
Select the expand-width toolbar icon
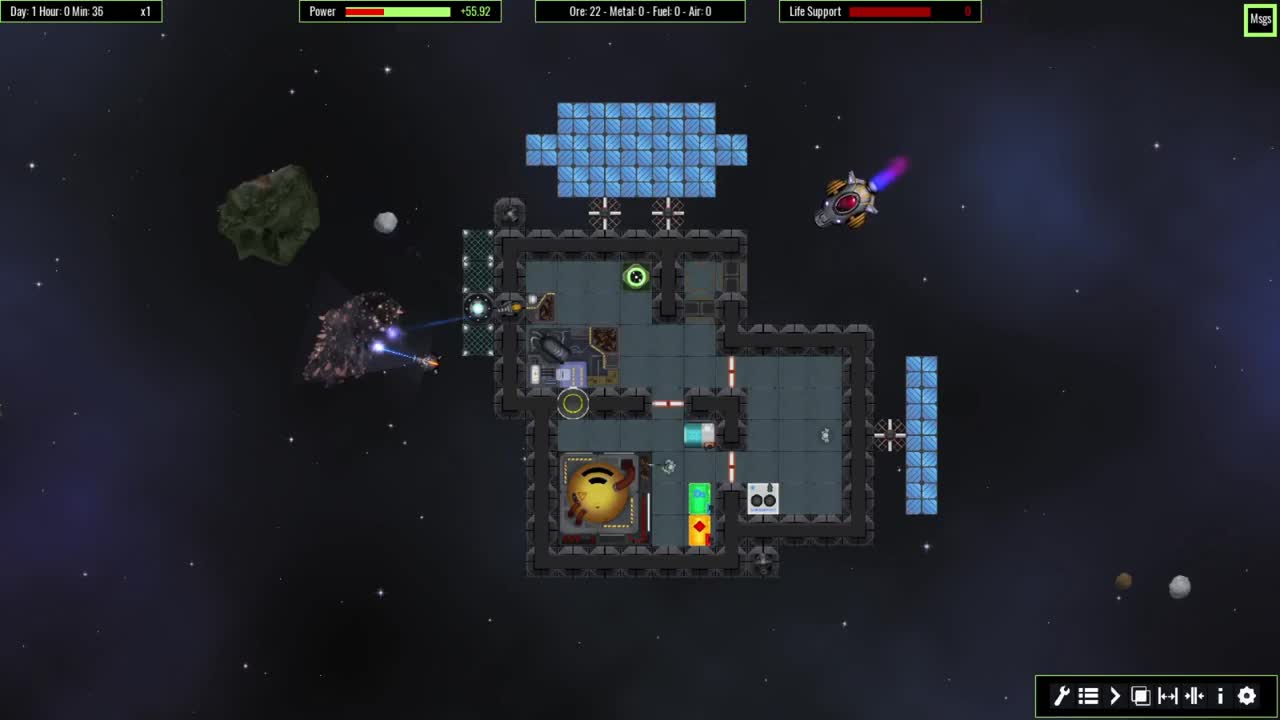click(1167, 696)
